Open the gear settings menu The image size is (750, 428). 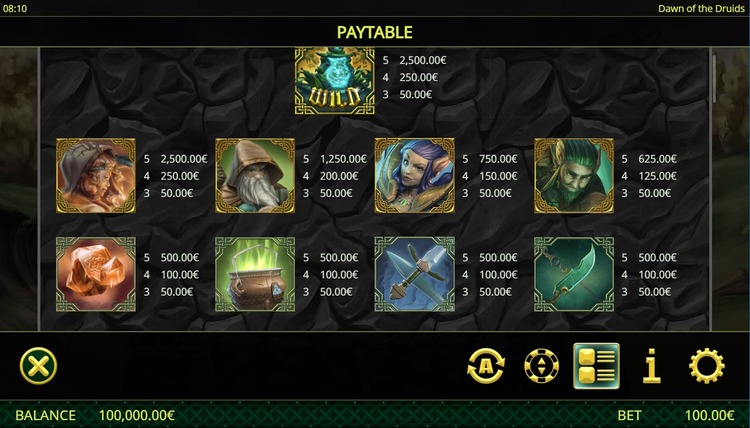(707, 367)
